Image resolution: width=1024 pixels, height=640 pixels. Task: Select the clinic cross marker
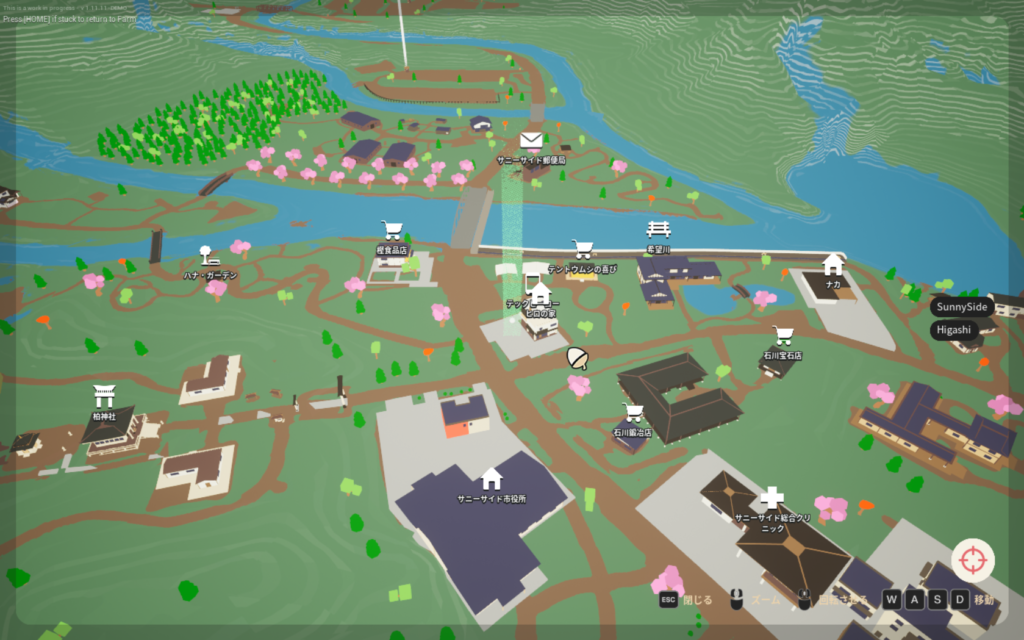[x=771, y=497]
